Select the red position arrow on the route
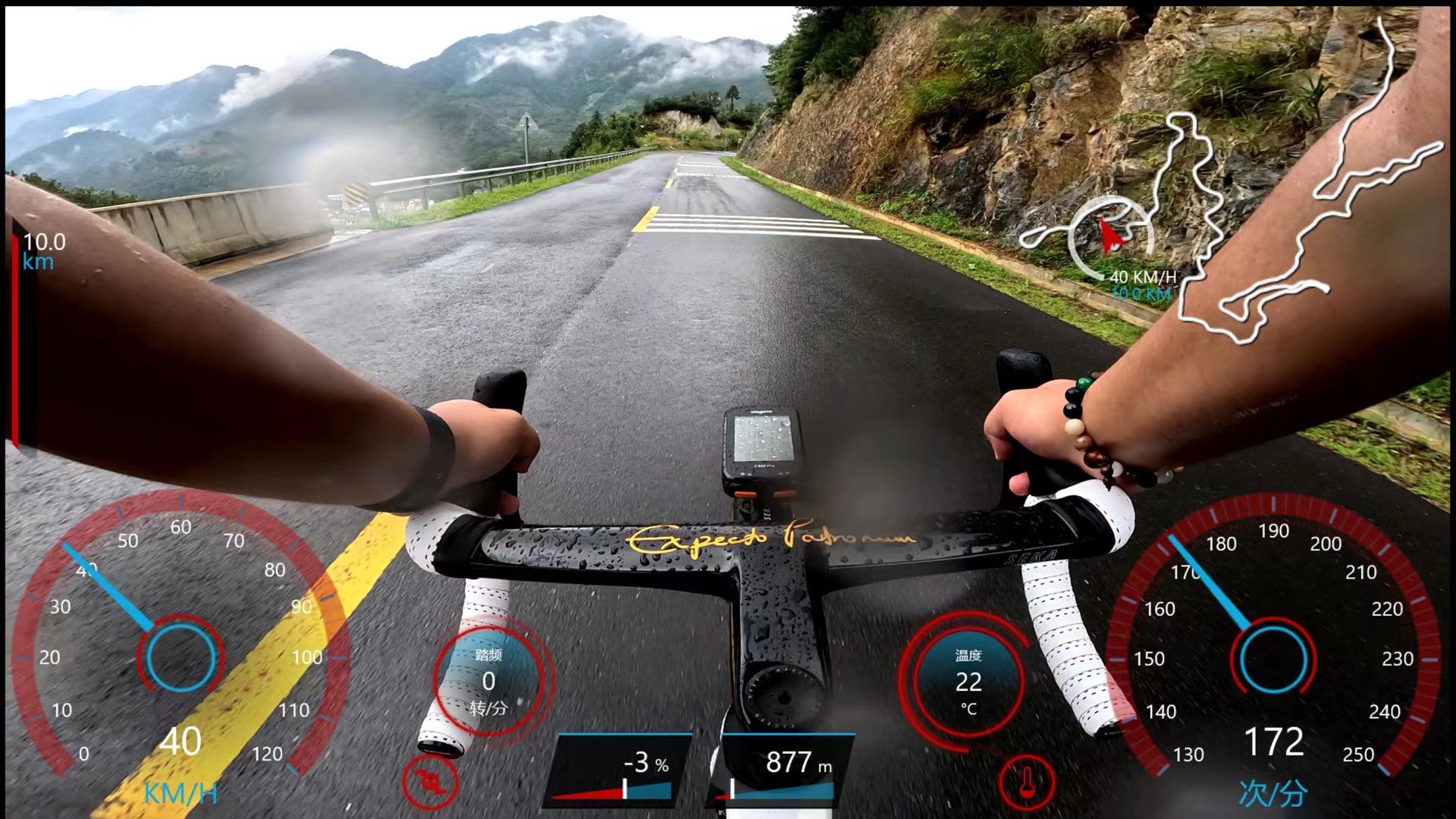This screenshot has height=819, width=1456. click(x=1110, y=237)
